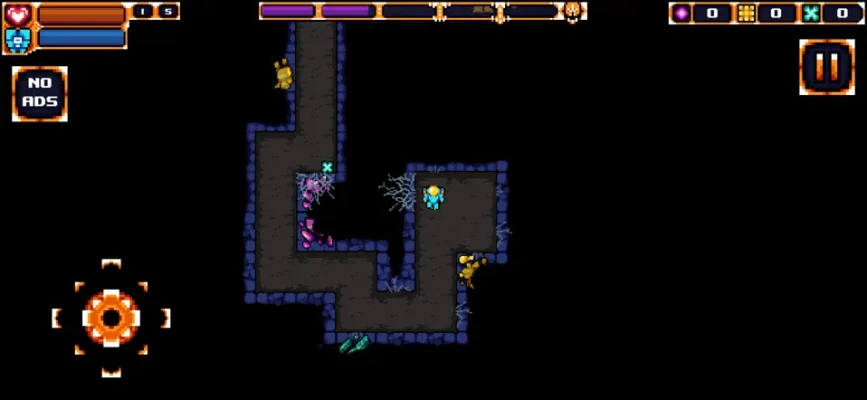Tap the NO ADS button
This screenshot has width=867, height=400.
[40, 94]
